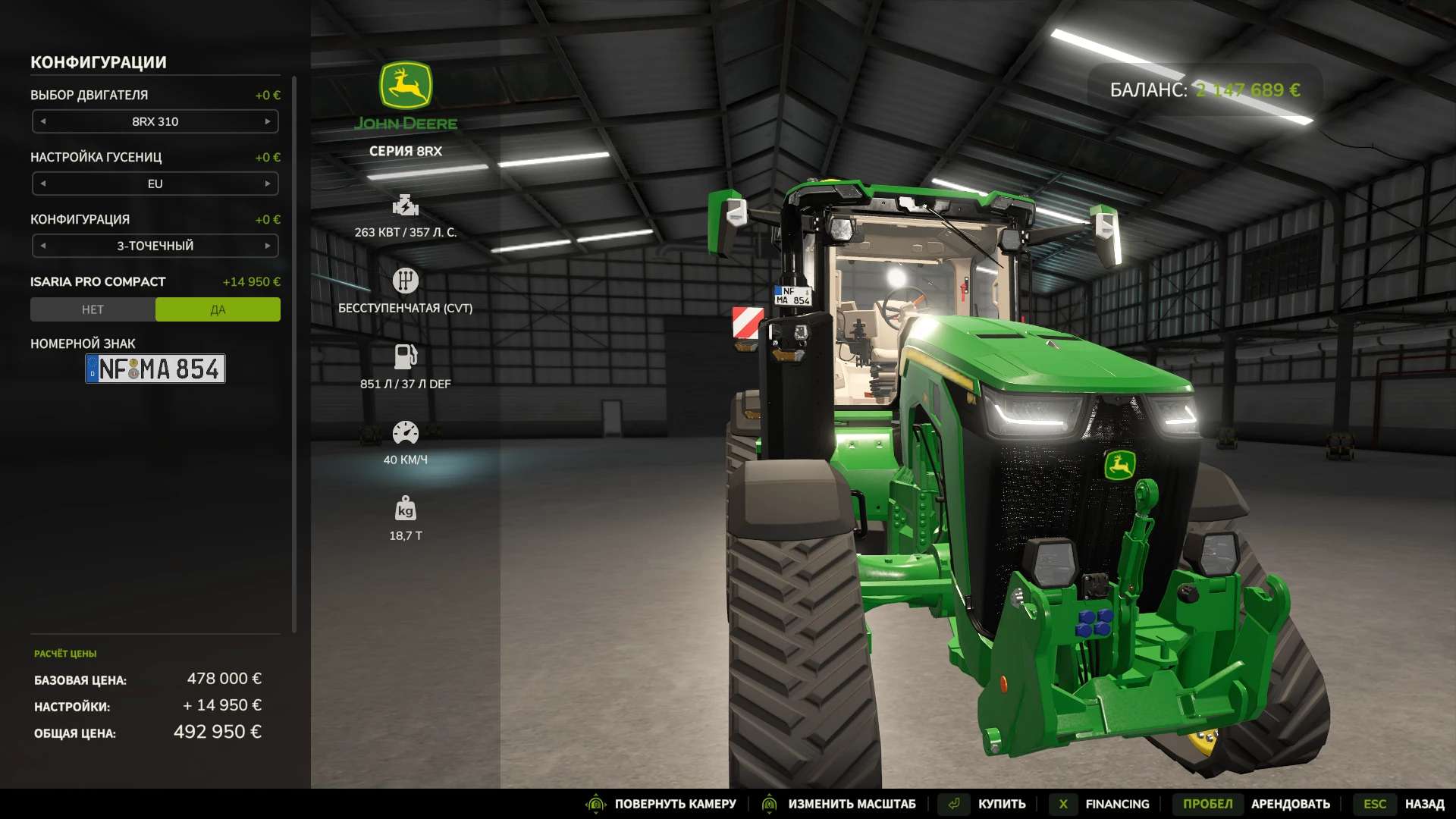
Task: Switch to next track setup after EU
Action: pyautogui.click(x=268, y=184)
